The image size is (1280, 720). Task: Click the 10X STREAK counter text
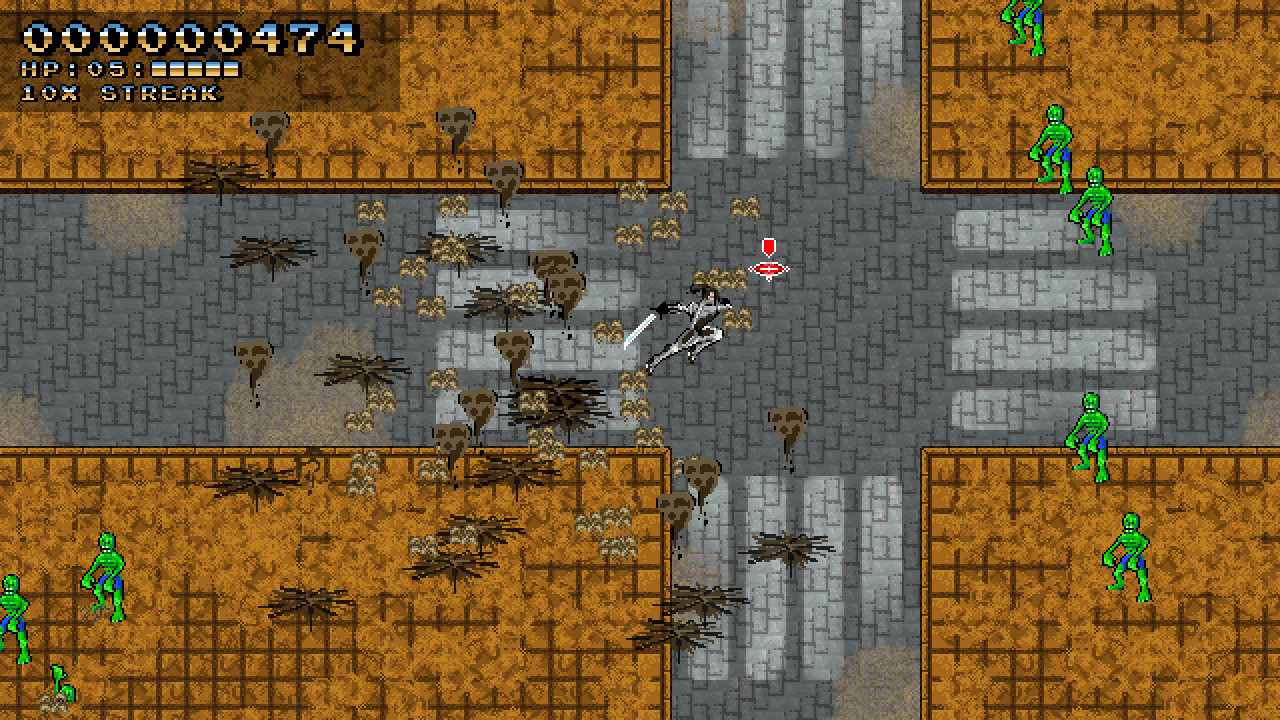(115, 94)
